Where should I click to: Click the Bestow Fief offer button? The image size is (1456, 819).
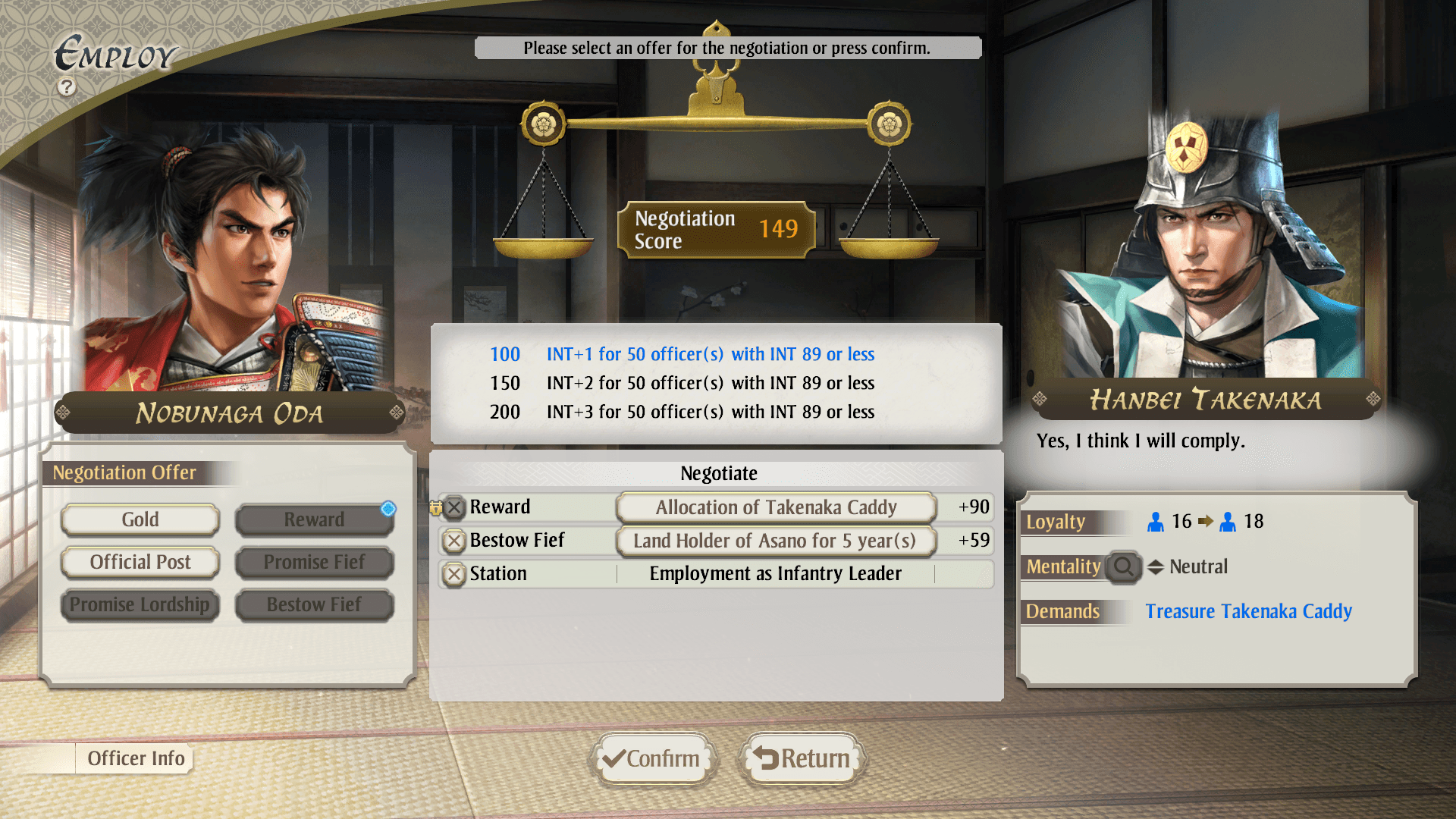click(x=314, y=604)
